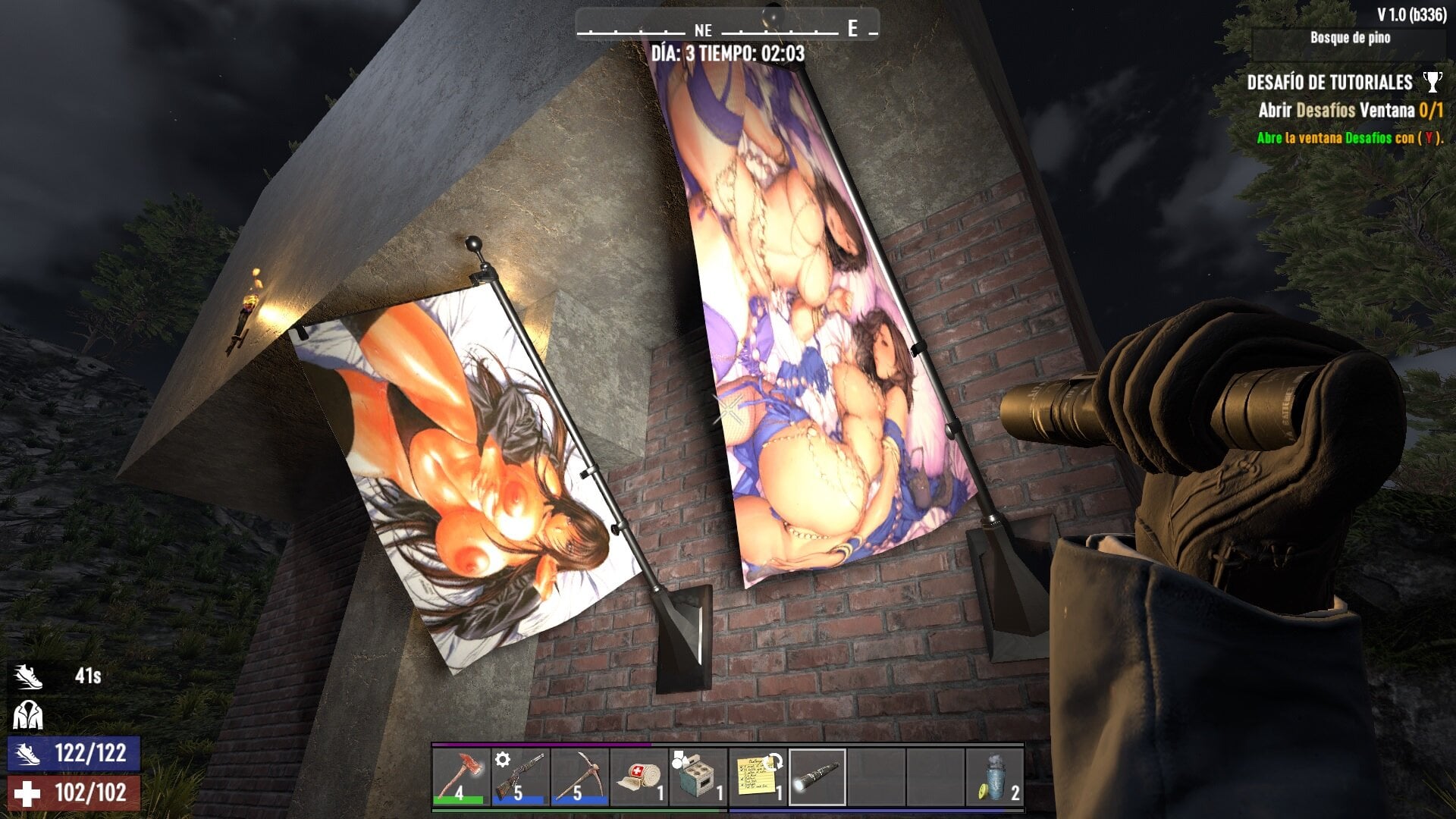Screen dimensions: 1456x819
Task: Select the fire axe hotbar slot
Action: click(x=461, y=777)
